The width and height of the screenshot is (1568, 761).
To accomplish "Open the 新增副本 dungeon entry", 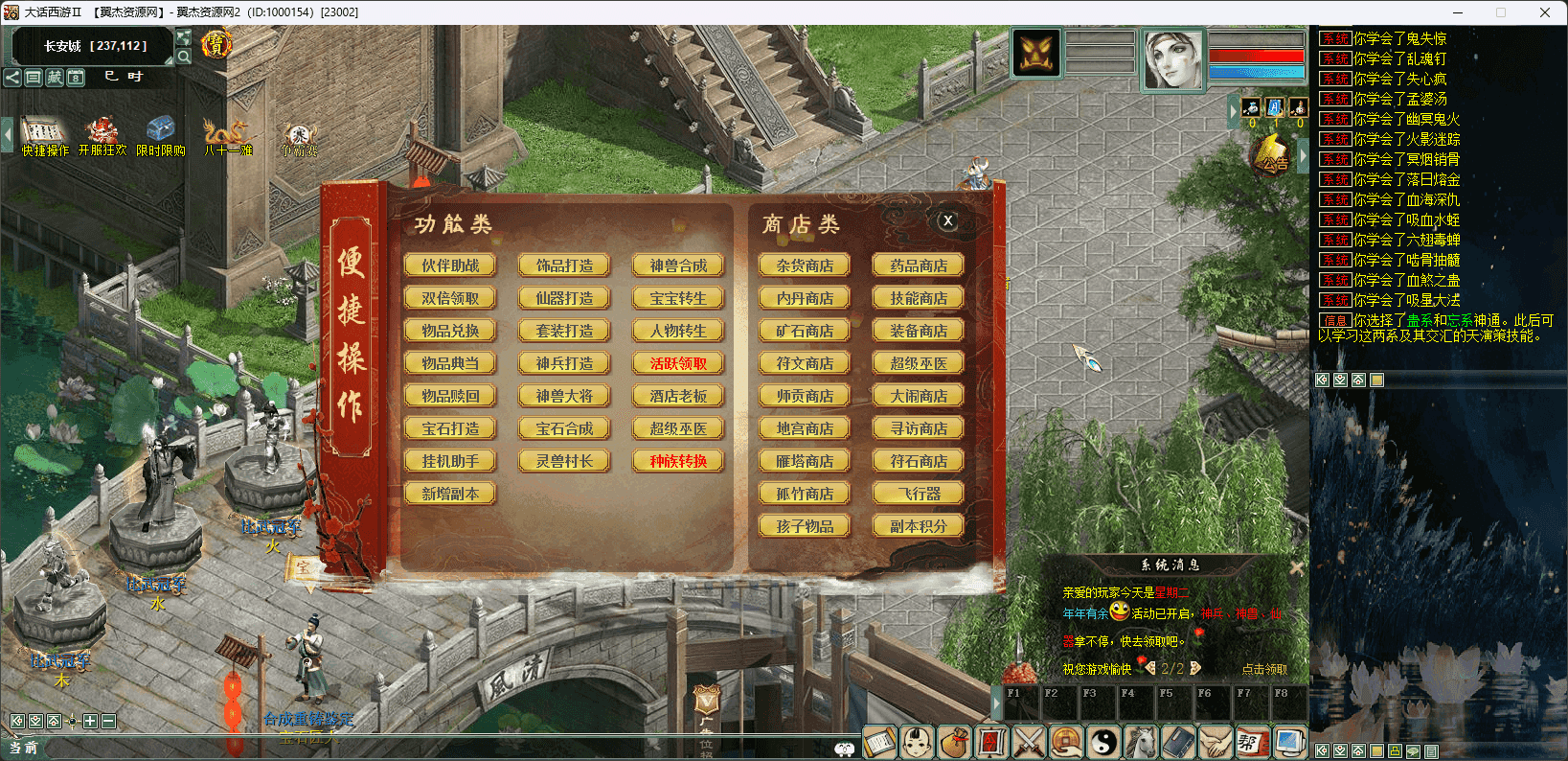I will 450,494.
